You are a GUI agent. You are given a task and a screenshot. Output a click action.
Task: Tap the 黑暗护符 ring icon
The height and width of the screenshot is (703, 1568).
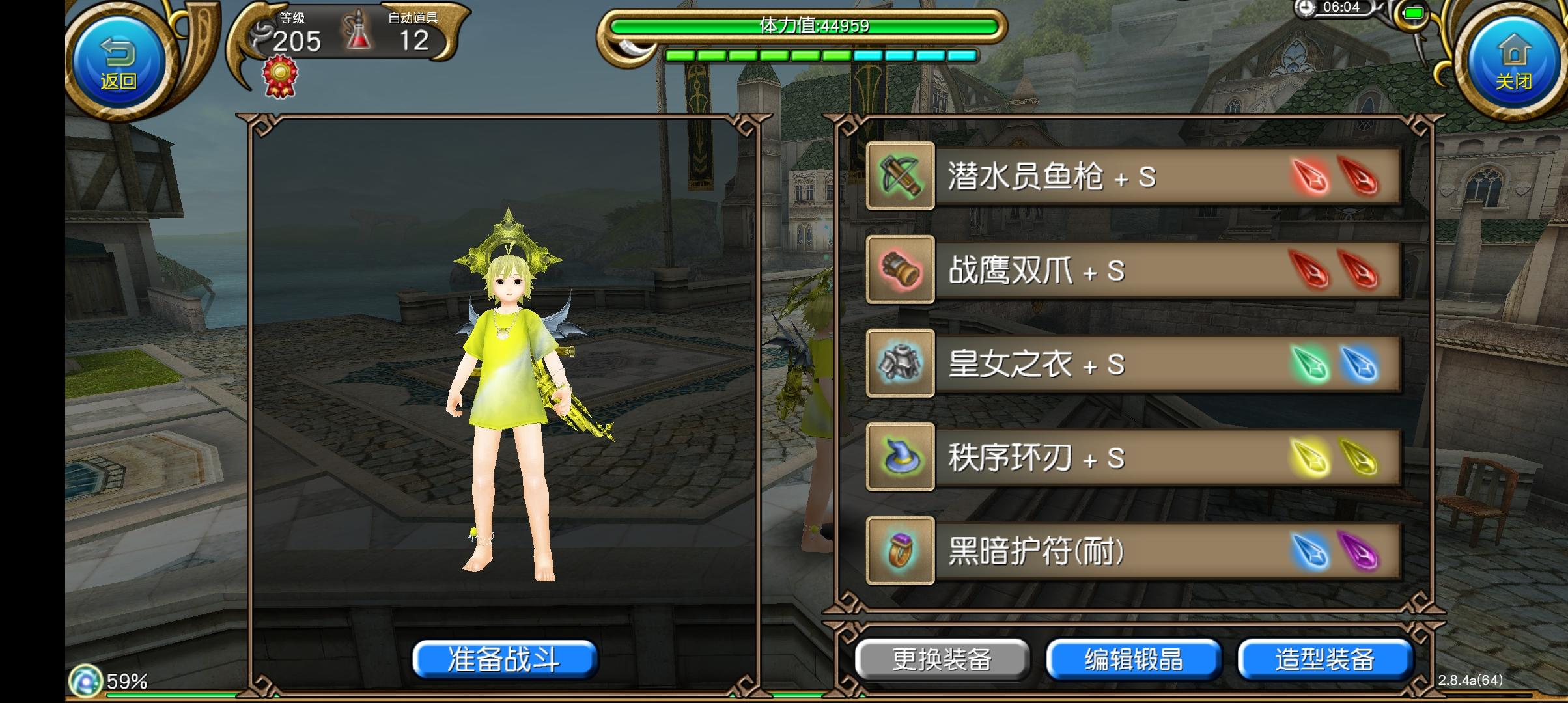click(x=901, y=551)
